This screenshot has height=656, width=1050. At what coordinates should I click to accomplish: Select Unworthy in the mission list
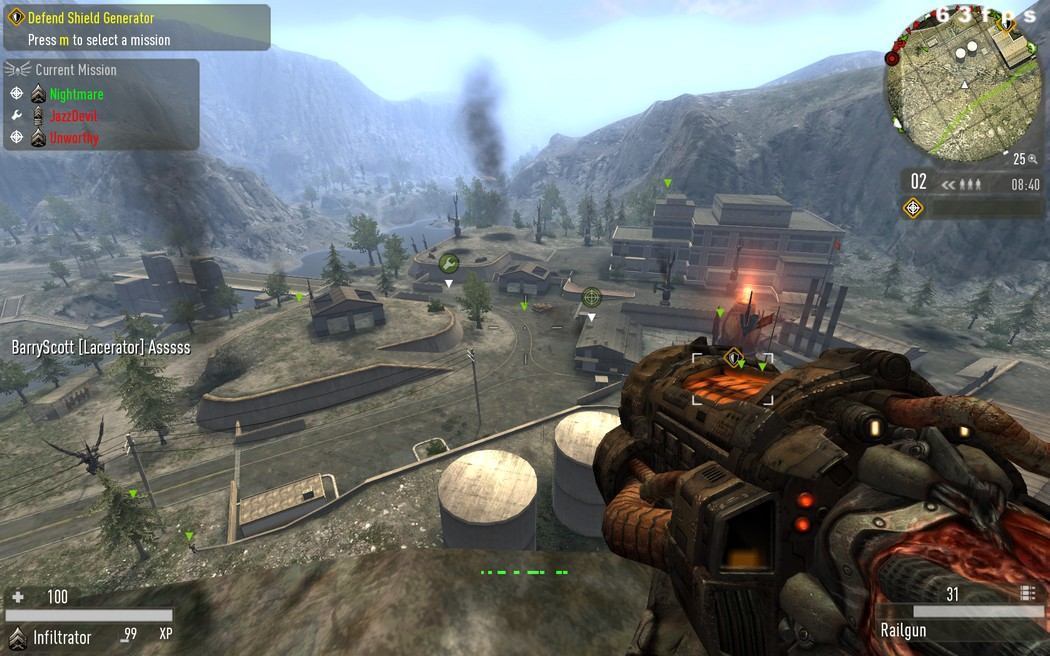74,138
